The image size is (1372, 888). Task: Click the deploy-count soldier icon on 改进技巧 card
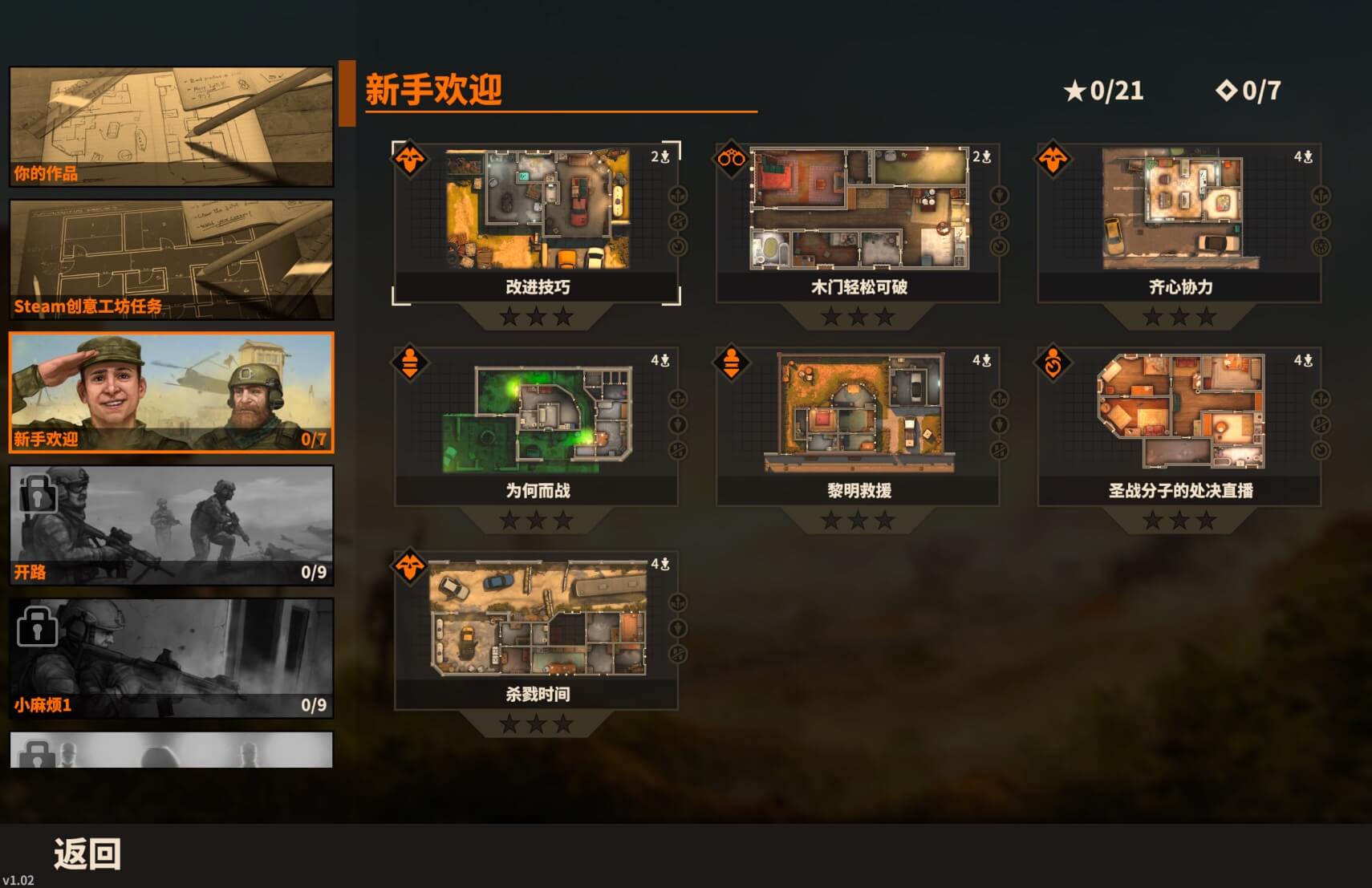pyautogui.click(x=664, y=157)
